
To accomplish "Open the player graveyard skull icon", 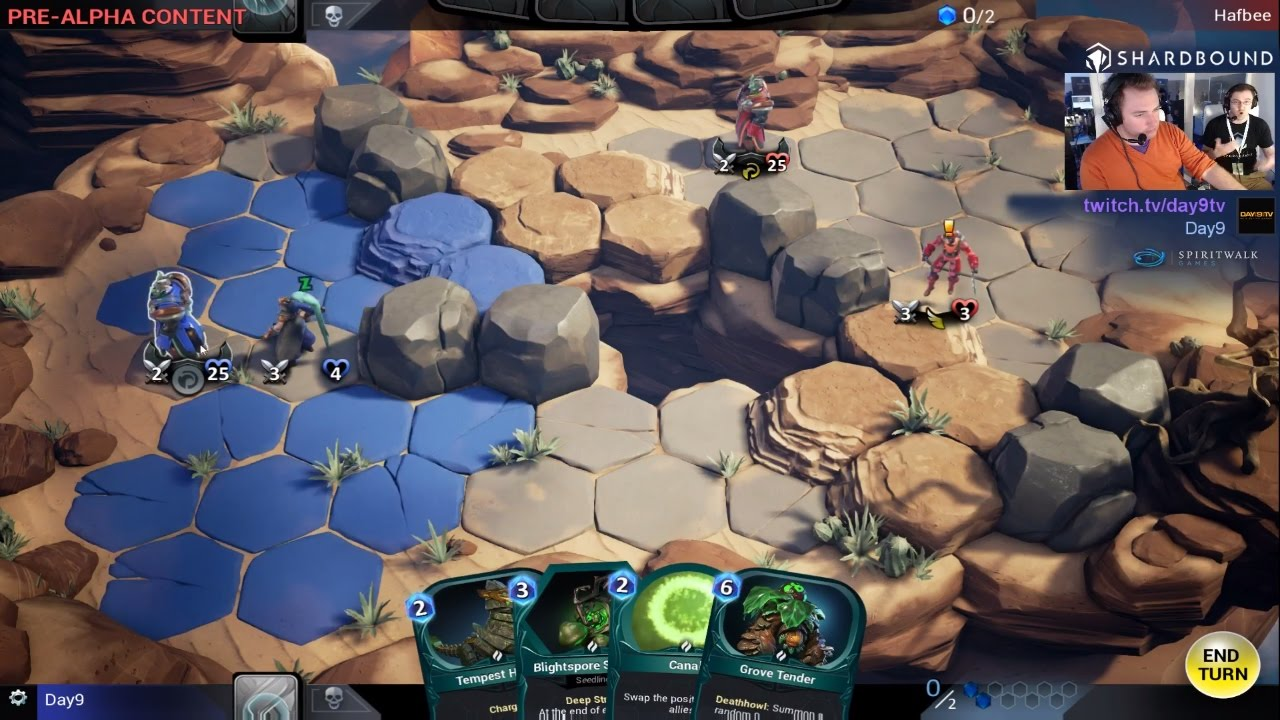I will tap(334, 698).
